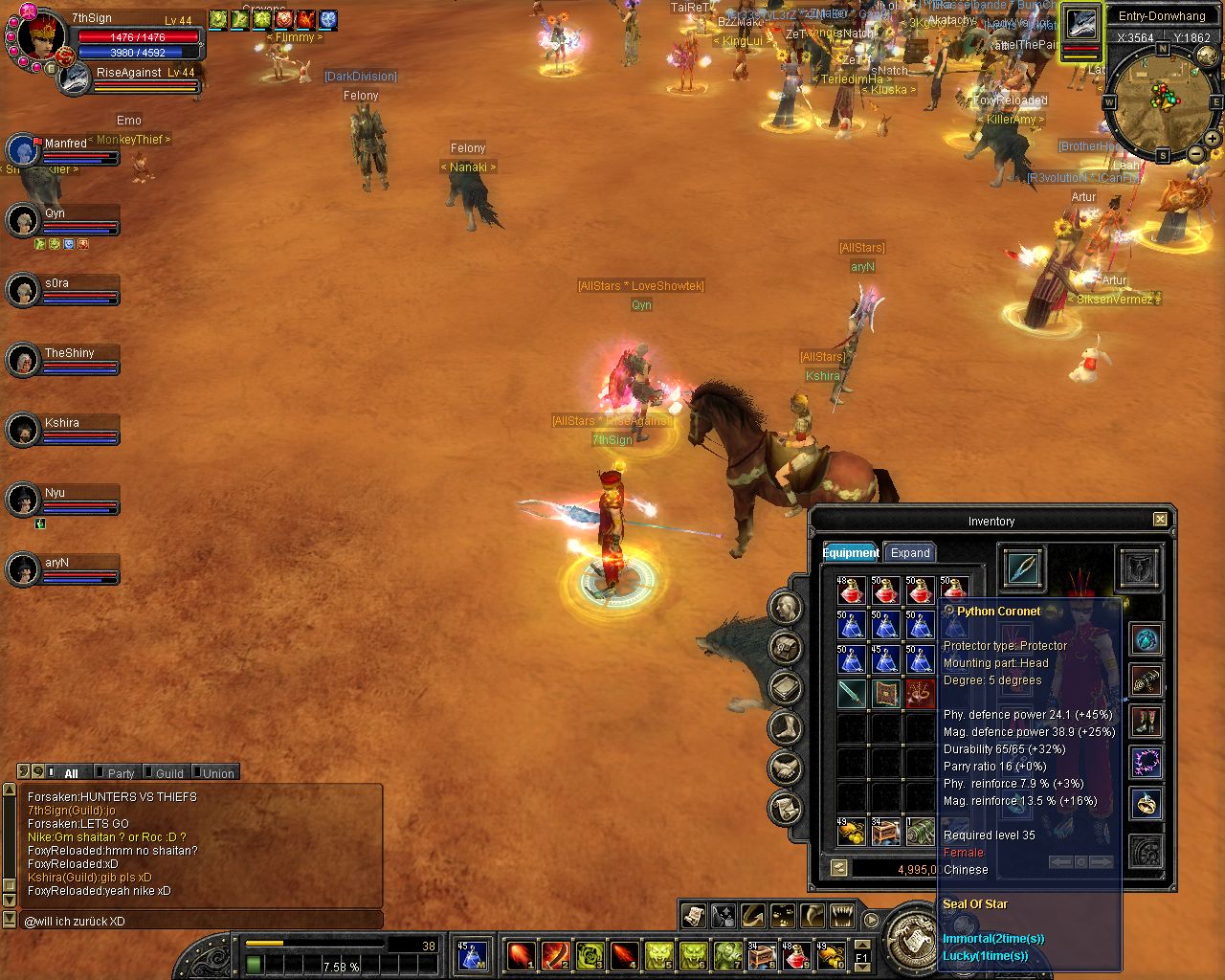Switch chat to the Guild tab
Viewport: 1225px width, 980px height.
pyautogui.click(x=169, y=773)
